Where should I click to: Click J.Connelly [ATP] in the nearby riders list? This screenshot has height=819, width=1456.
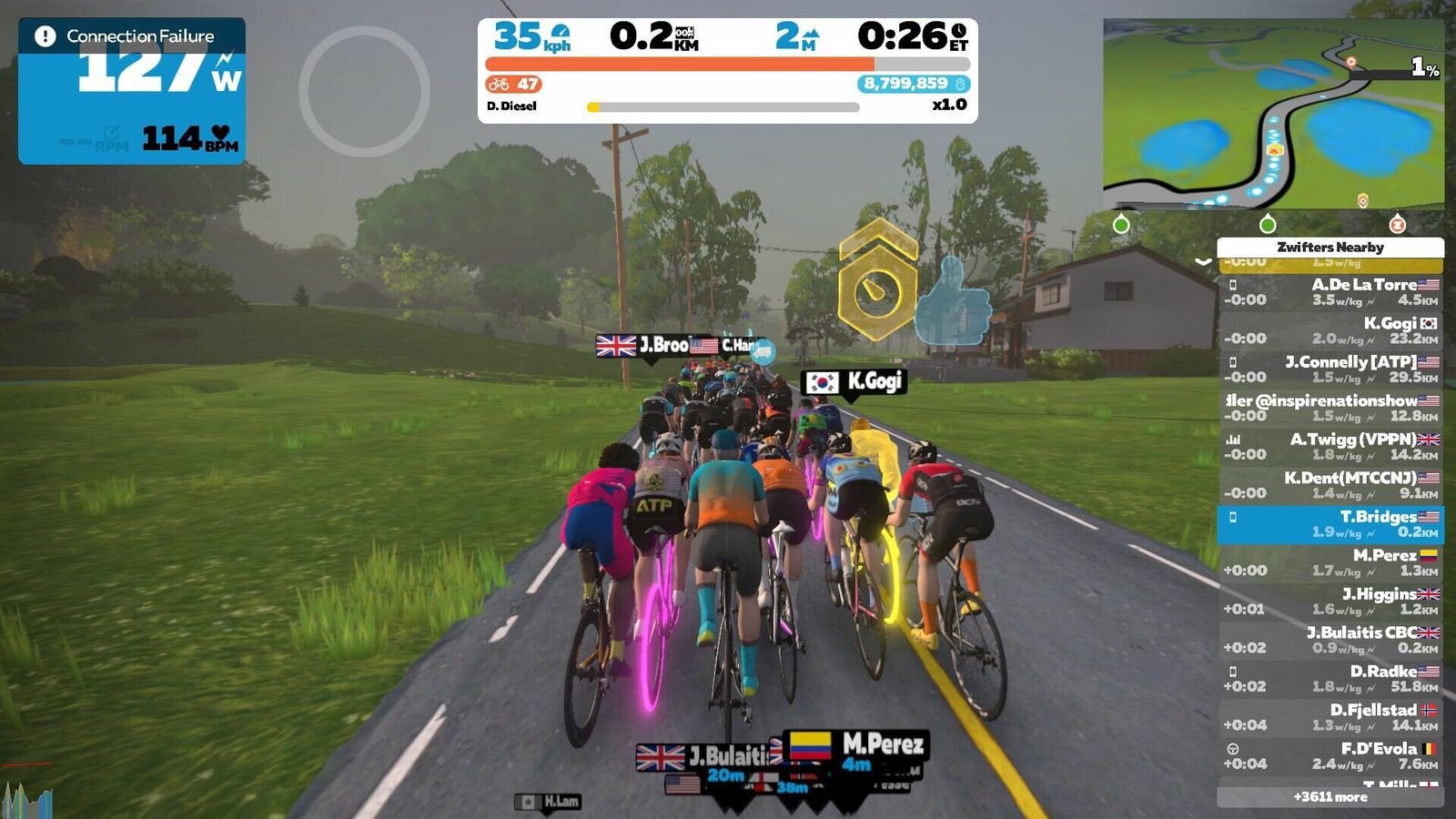[x=1330, y=369]
